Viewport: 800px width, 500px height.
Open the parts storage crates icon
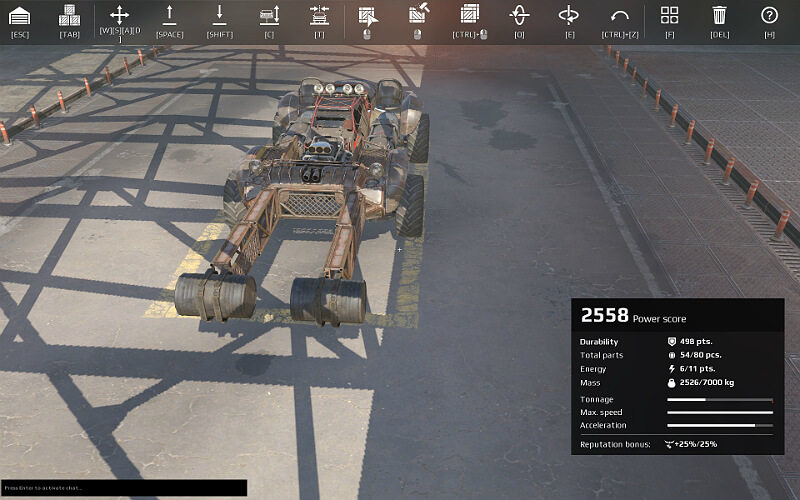69,15
